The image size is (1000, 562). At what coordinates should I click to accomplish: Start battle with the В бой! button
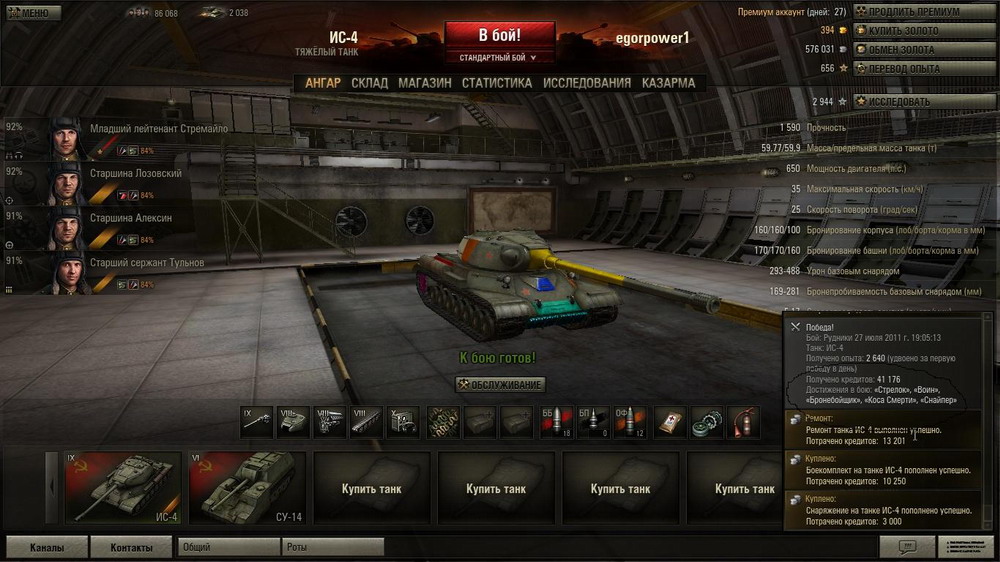pos(499,35)
